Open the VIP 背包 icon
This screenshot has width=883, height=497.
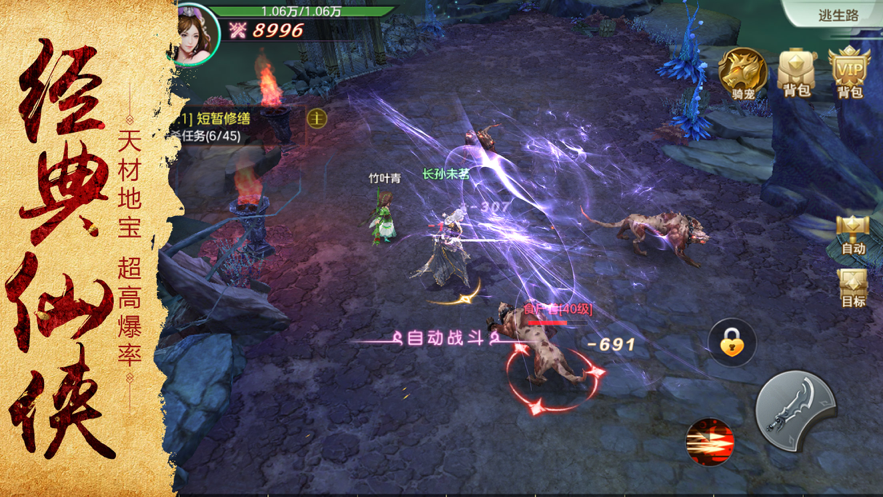pos(850,72)
